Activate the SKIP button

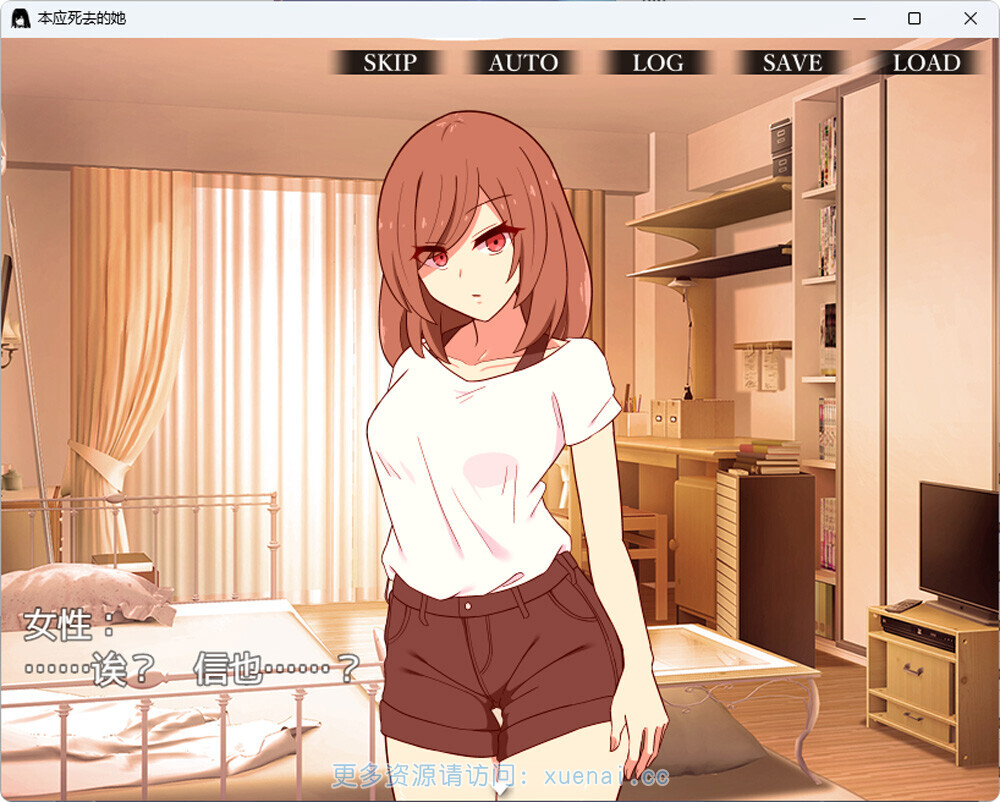pyautogui.click(x=389, y=62)
